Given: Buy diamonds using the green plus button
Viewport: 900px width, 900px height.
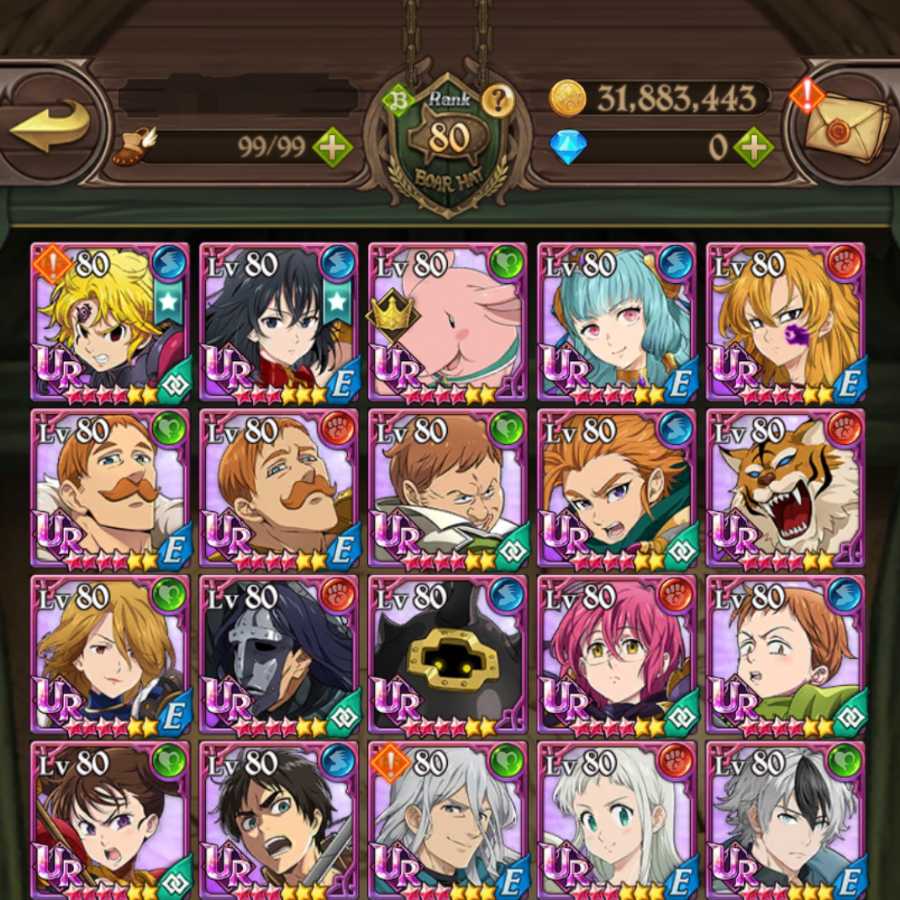Looking at the screenshot, I should (753, 148).
